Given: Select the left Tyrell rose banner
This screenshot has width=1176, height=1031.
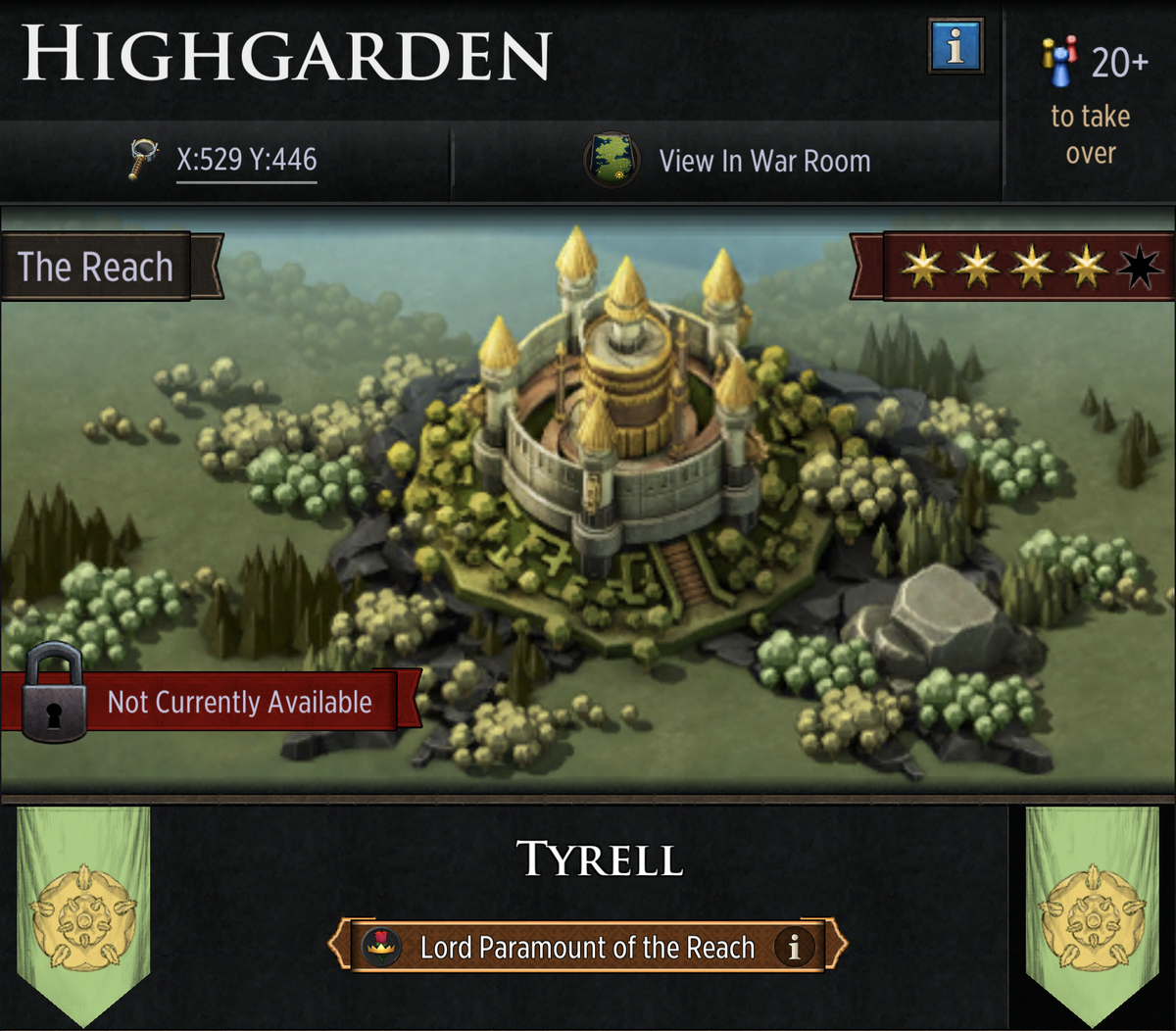Looking at the screenshot, I should click(x=84, y=911).
